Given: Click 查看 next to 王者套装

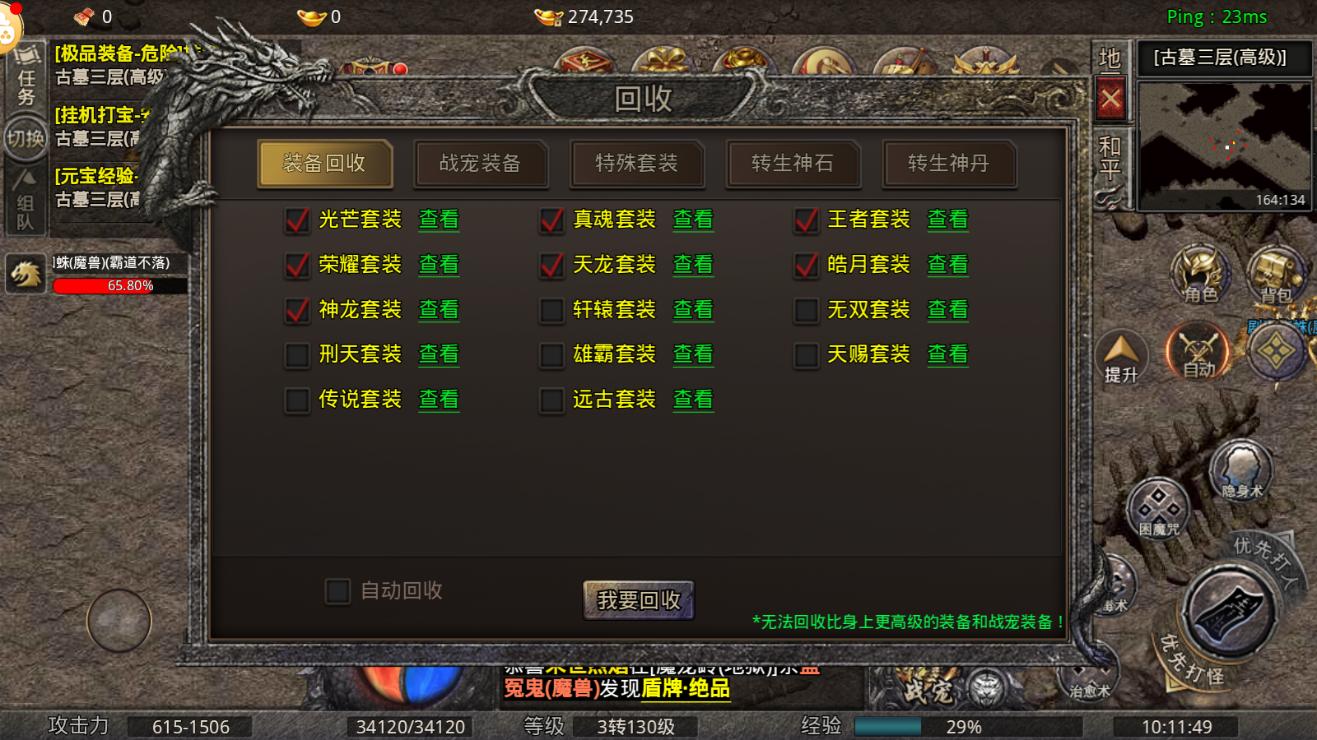Looking at the screenshot, I should point(947,220).
